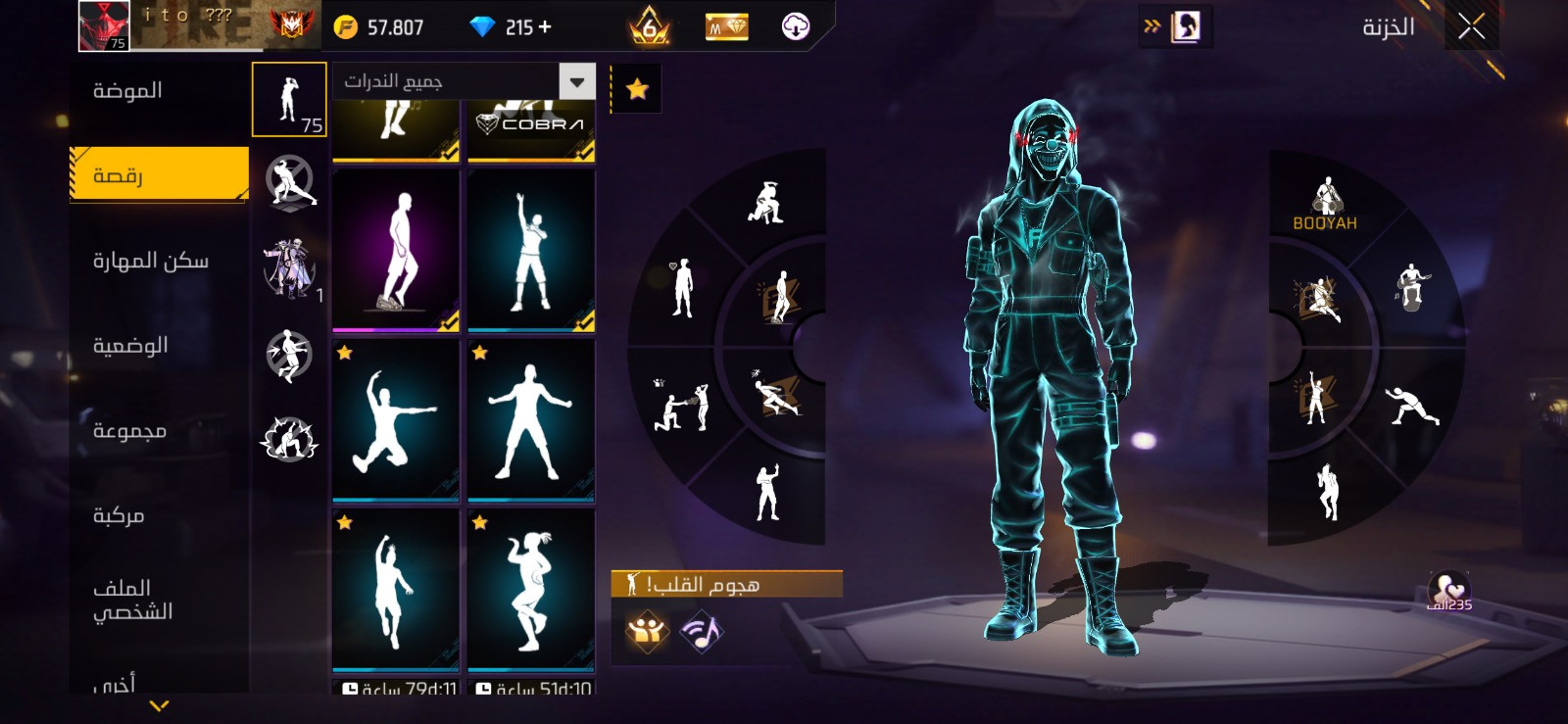Expand the جميع الندرات rarity dropdown

coord(577,81)
